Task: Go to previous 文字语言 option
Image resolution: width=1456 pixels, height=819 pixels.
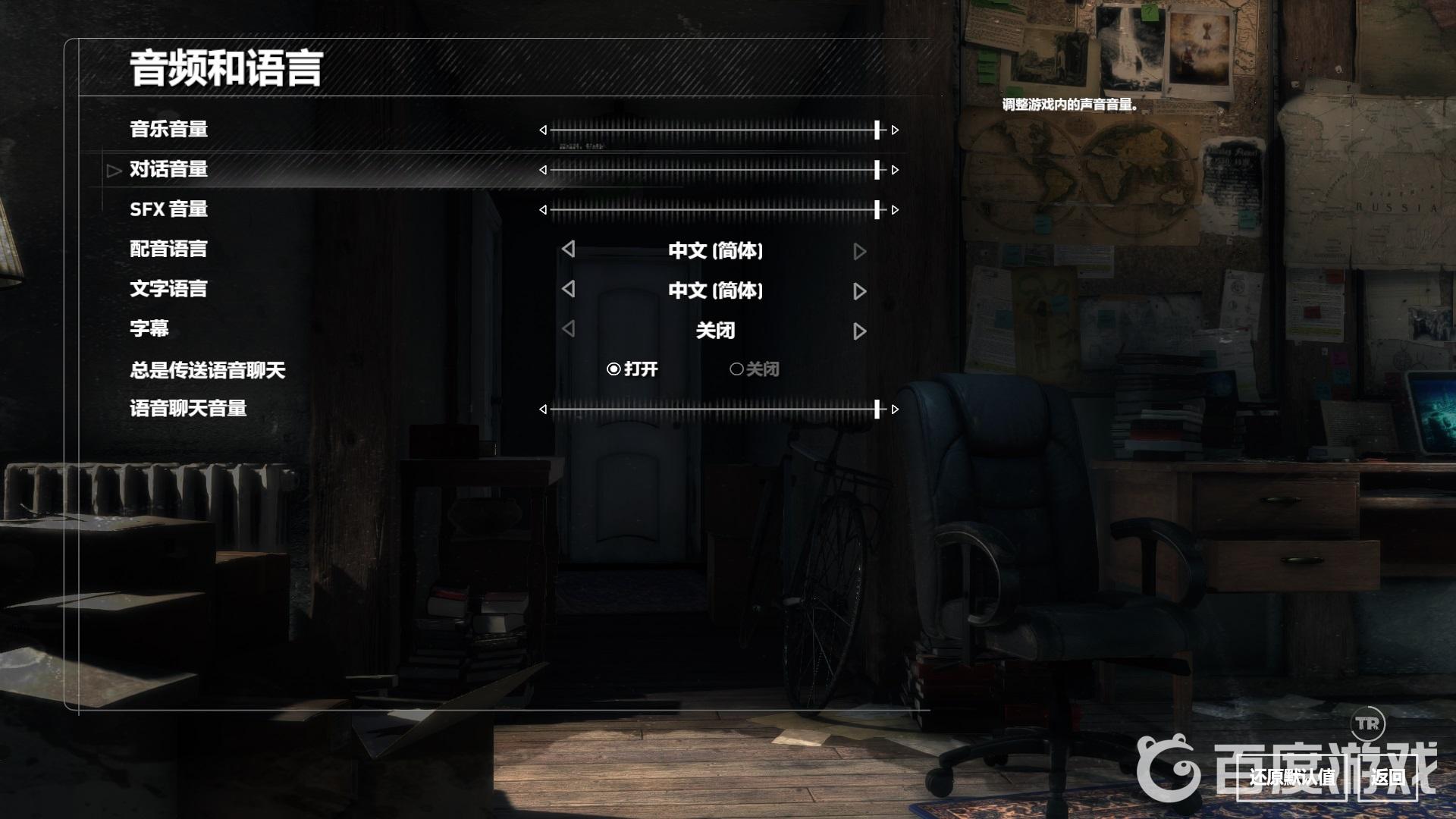Action: tap(569, 290)
